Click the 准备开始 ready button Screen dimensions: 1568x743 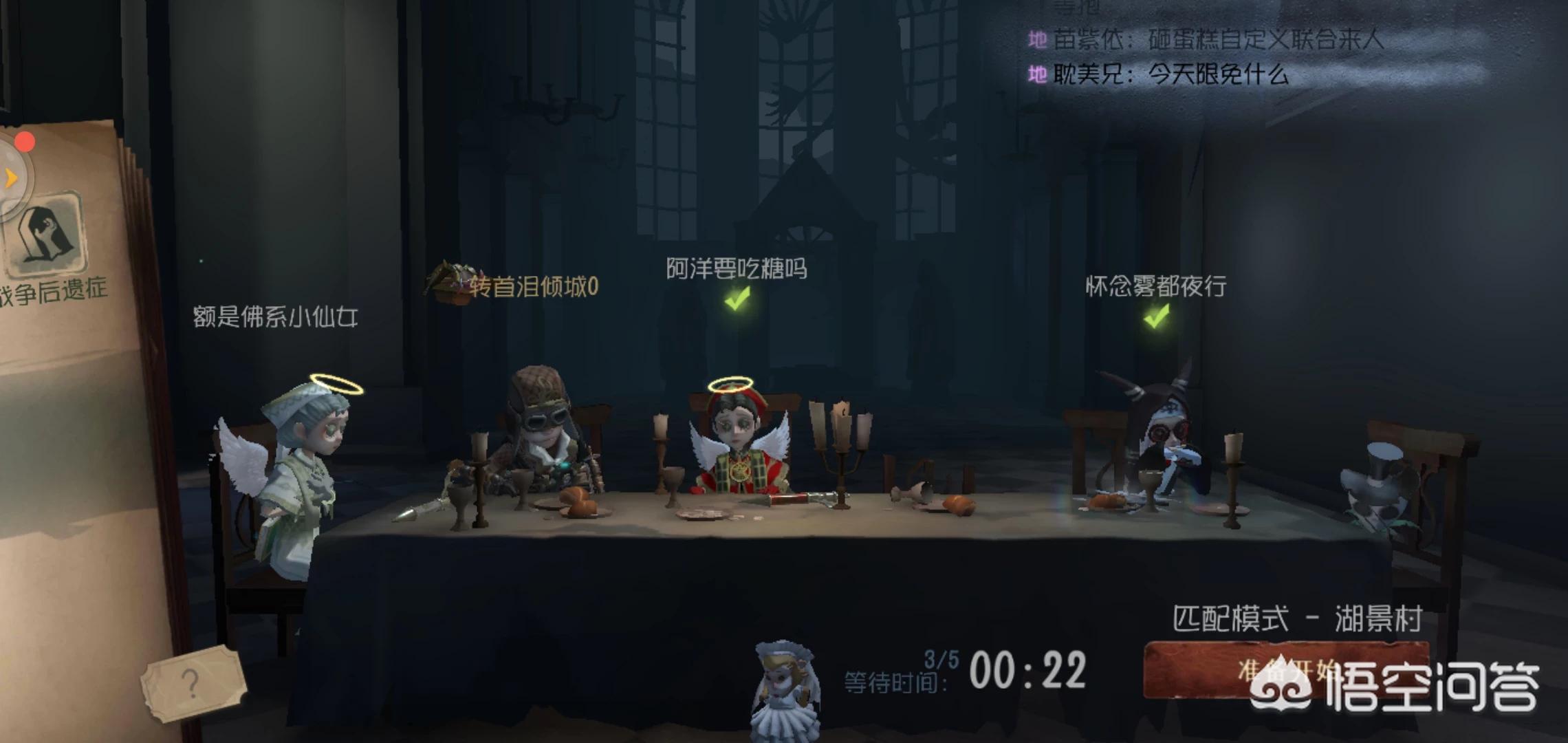(1285, 670)
